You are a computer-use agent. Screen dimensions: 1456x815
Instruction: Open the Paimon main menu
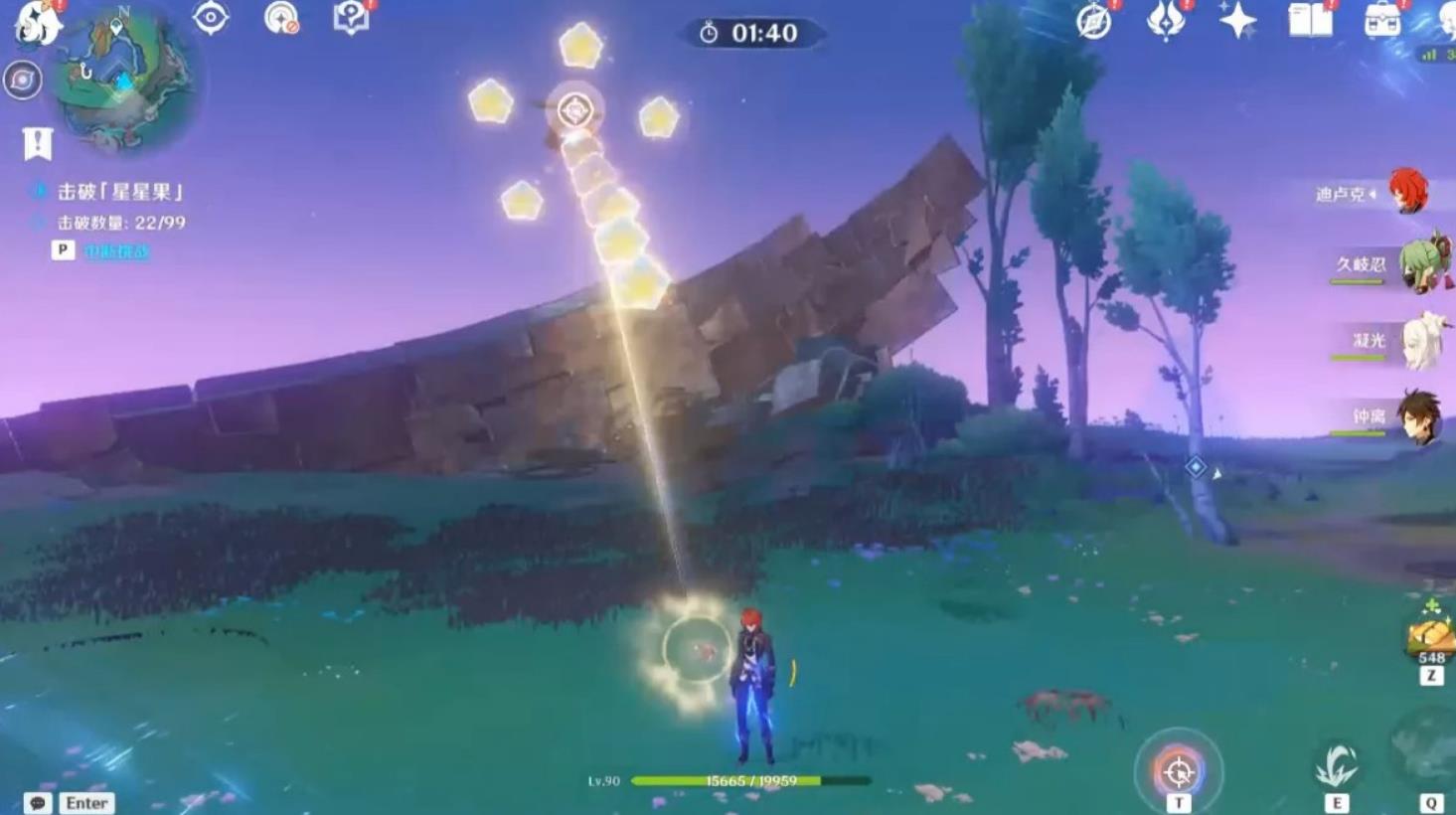tap(37, 21)
